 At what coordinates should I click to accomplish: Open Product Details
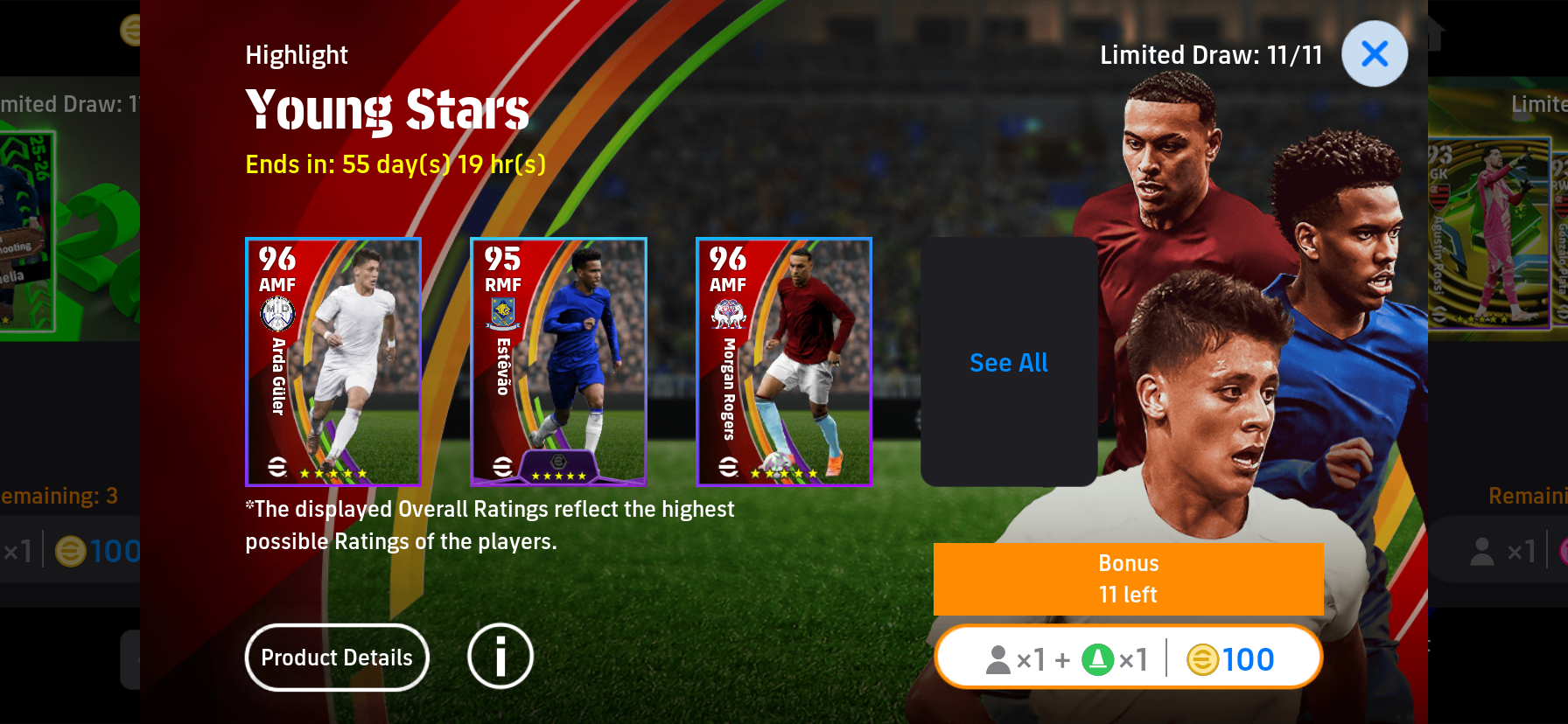pyautogui.click(x=337, y=658)
